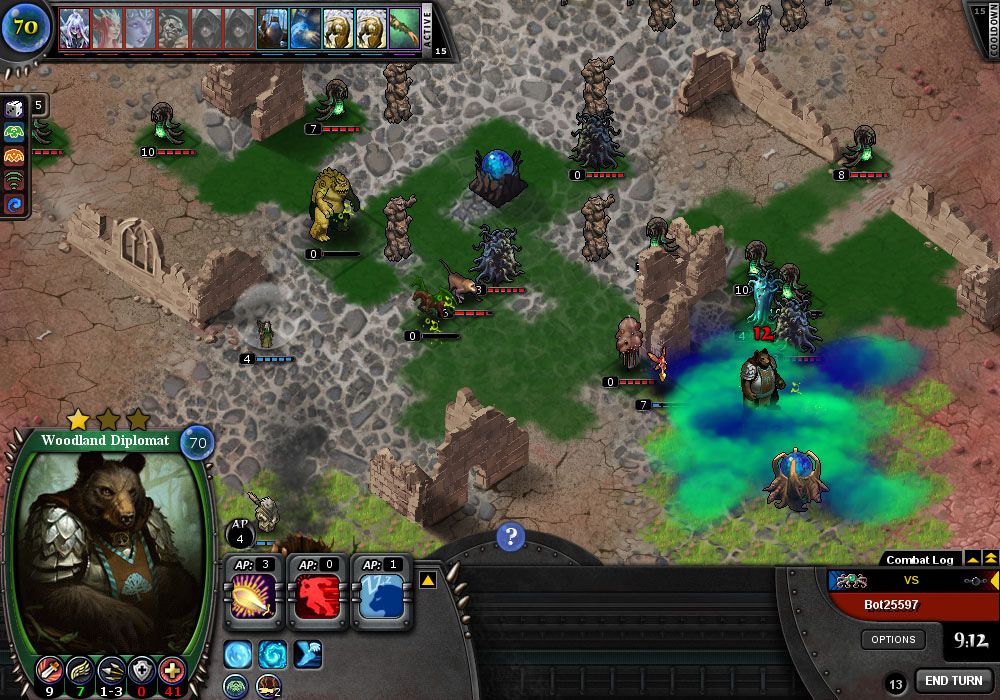The image size is (1000, 700).
Task: End the current turn
Action: (x=953, y=681)
